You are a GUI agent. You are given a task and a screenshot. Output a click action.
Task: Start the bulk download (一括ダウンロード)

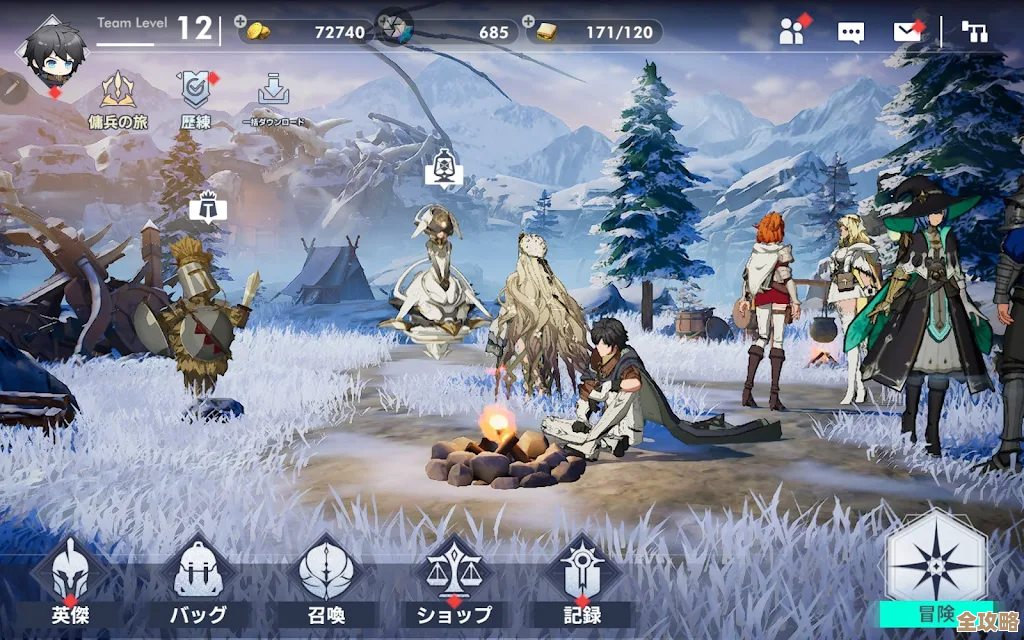click(273, 99)
